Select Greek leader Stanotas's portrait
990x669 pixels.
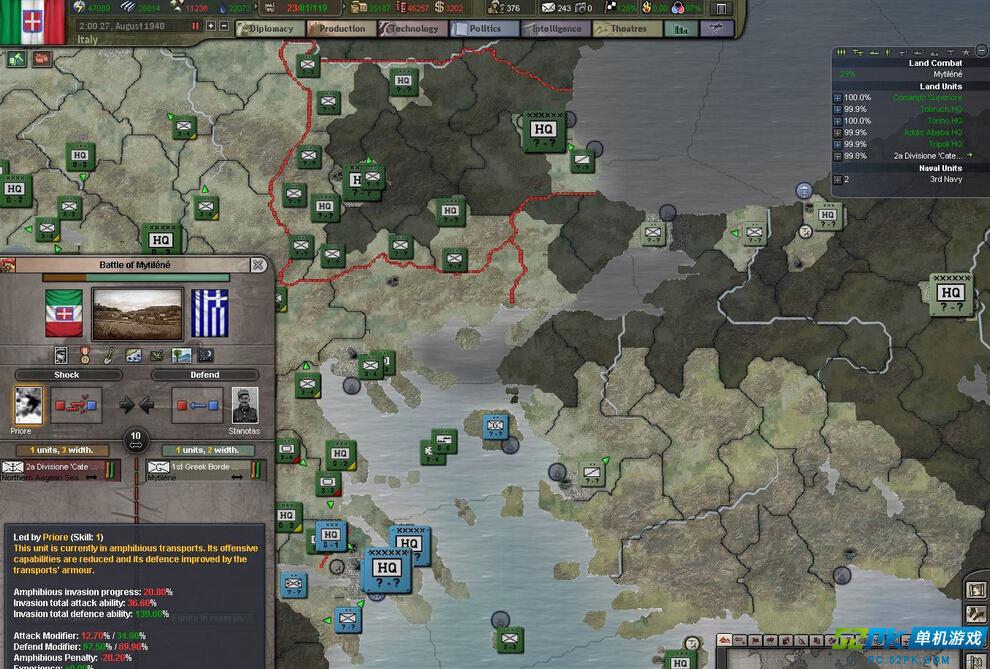[245, 404]
